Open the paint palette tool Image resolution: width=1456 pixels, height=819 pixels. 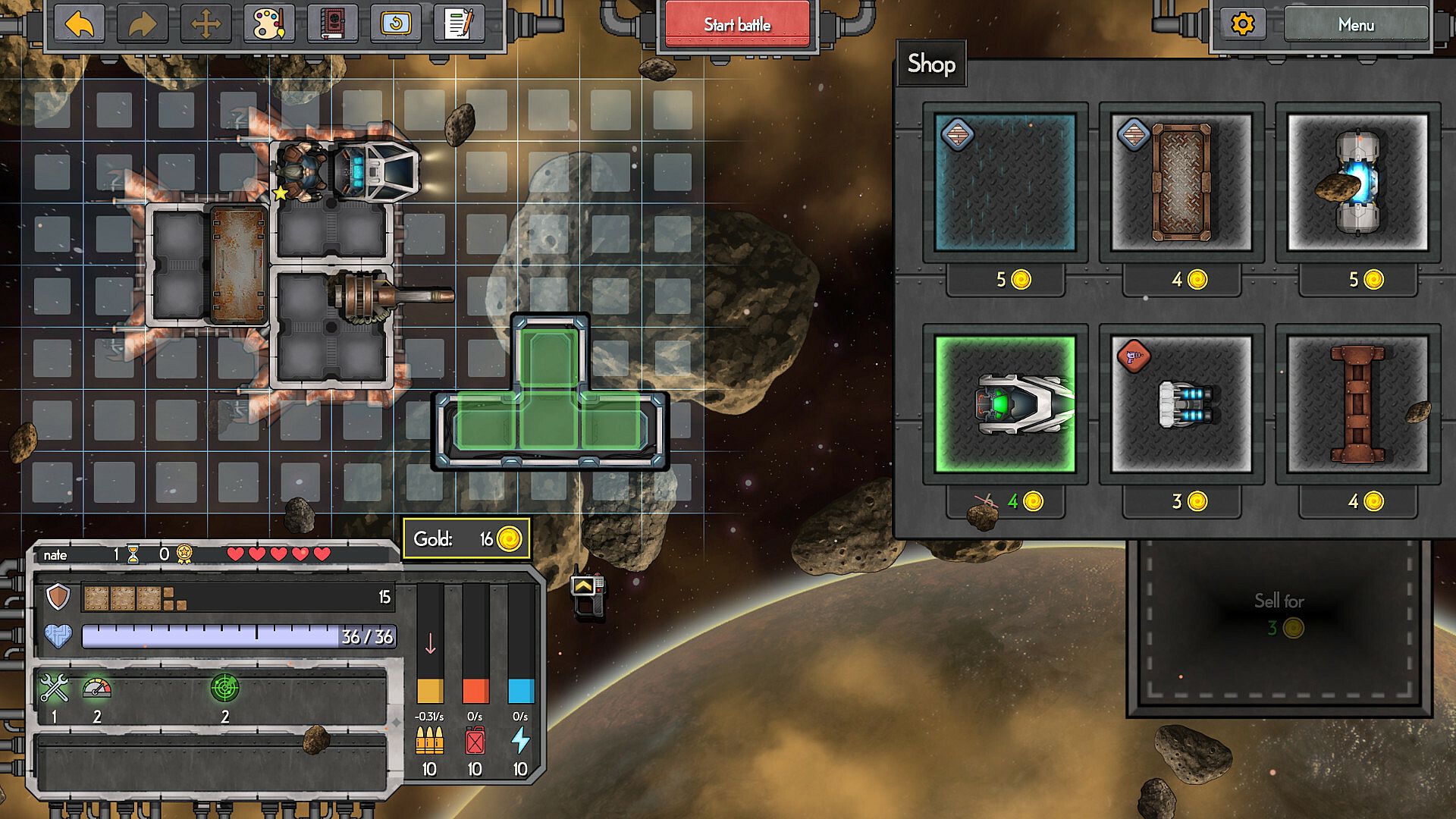coord(269,25)
